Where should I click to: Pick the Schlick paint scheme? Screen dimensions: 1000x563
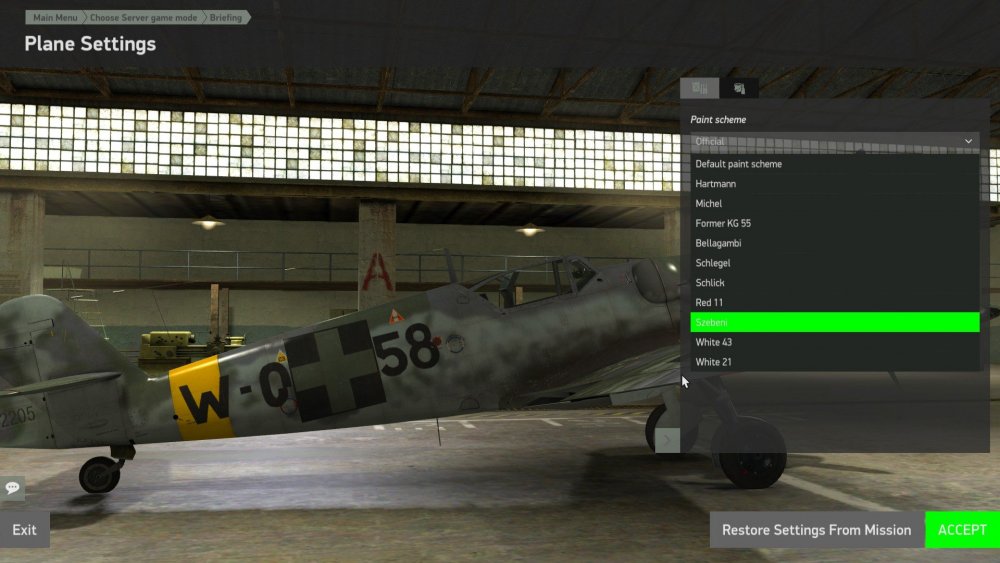[x=710, y=282]
